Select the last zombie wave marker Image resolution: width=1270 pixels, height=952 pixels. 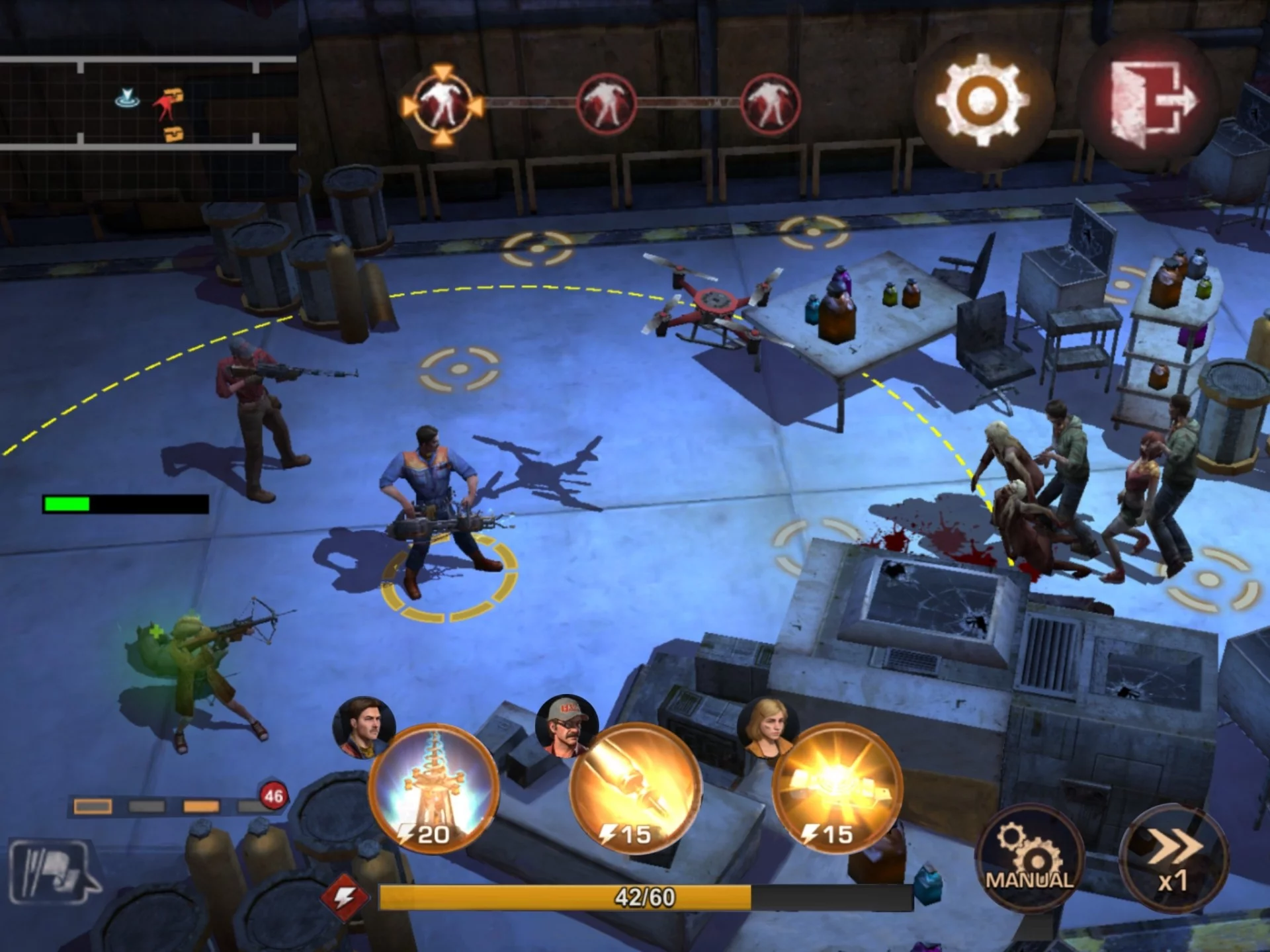tap(770, 105)
